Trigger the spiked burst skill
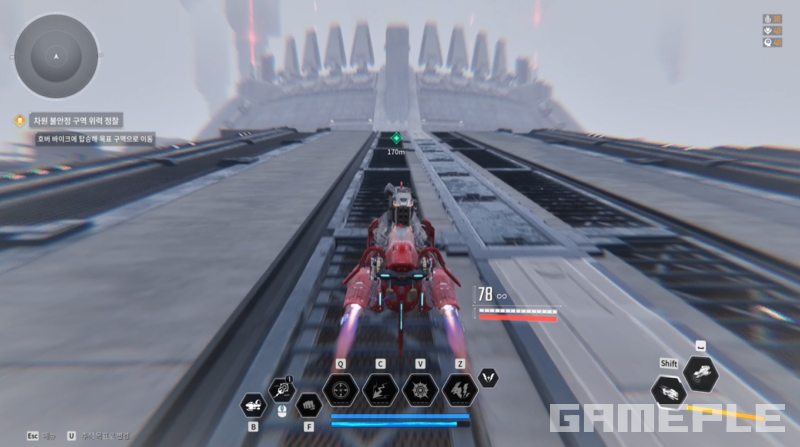The width and height of the screenshot is (800, 447). click(x=420, y=389)
